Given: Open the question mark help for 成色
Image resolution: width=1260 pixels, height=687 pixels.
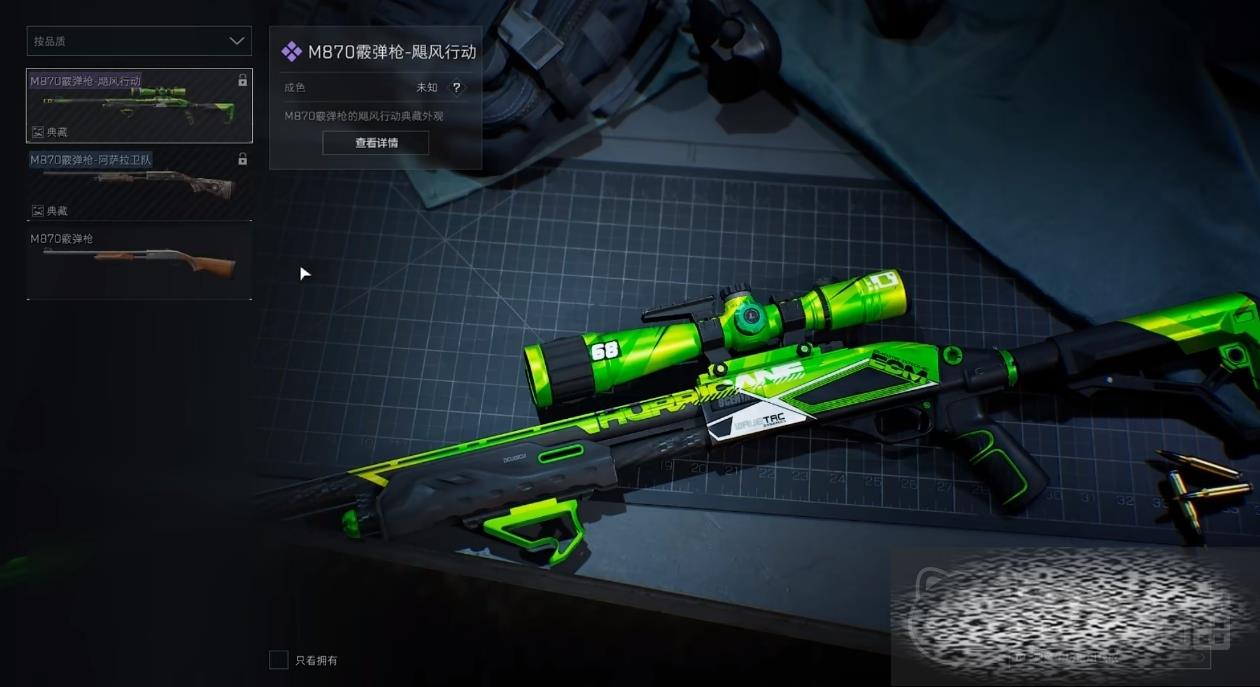Looking at the screenshot, I should 457,88.
